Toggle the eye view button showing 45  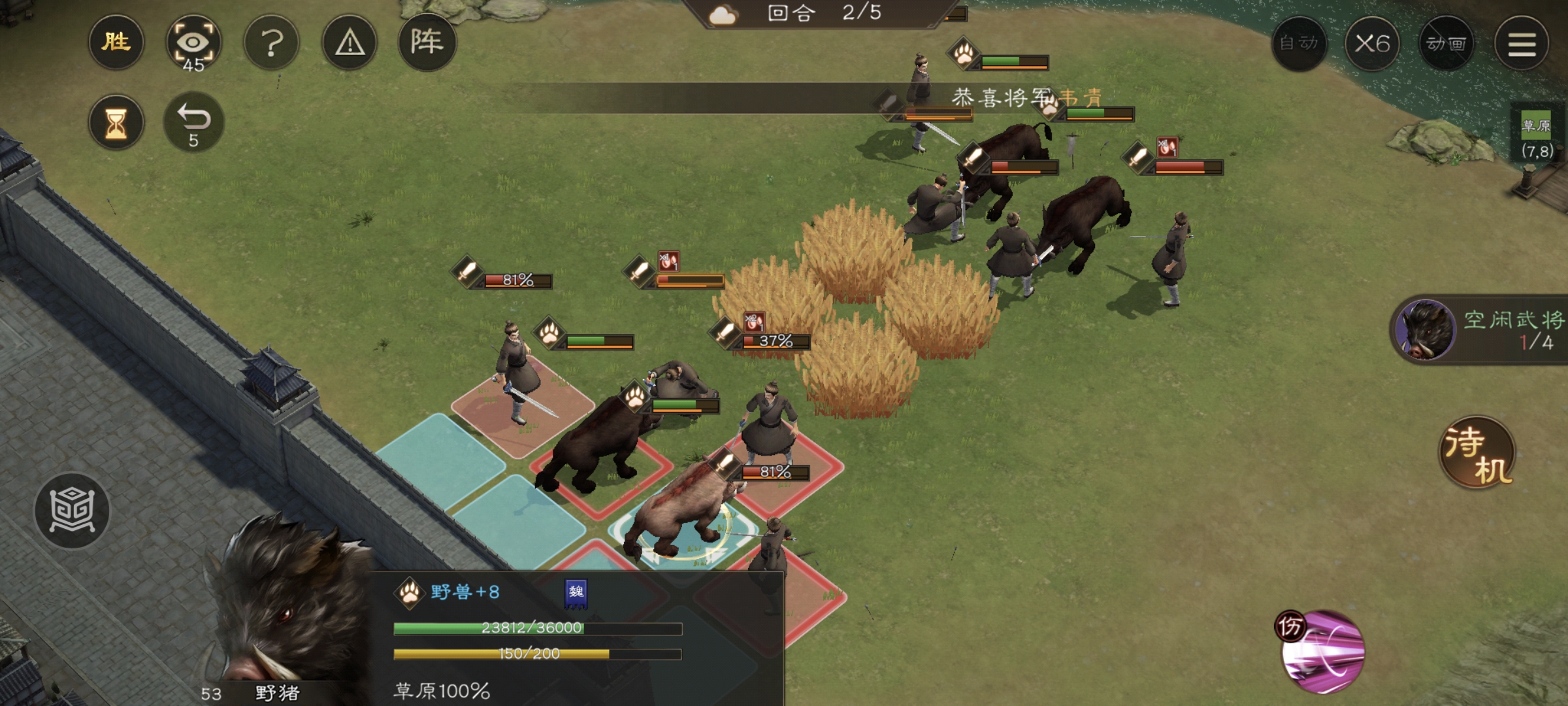point(193,44)
